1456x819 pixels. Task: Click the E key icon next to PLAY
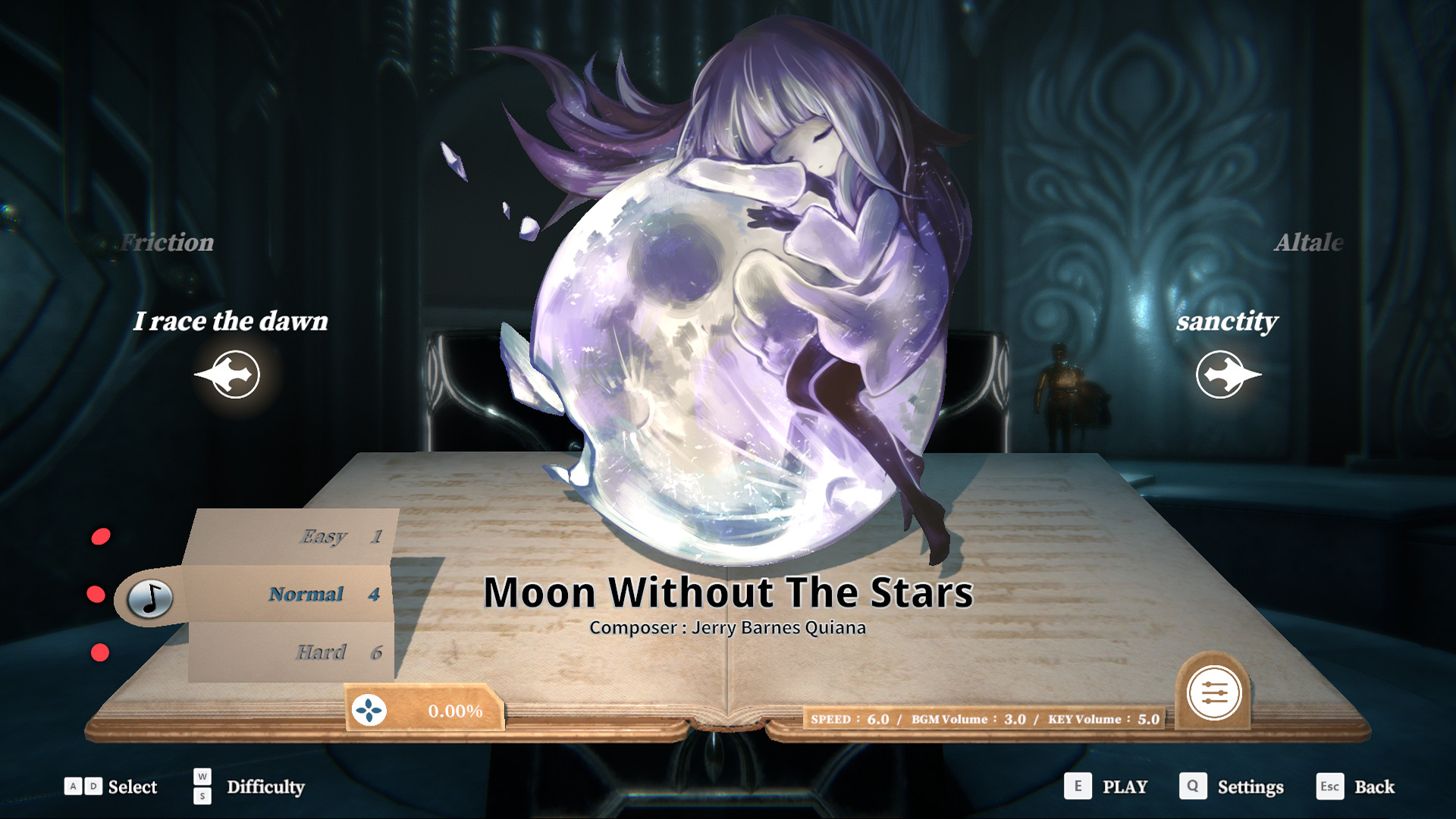coord(1077,787)
